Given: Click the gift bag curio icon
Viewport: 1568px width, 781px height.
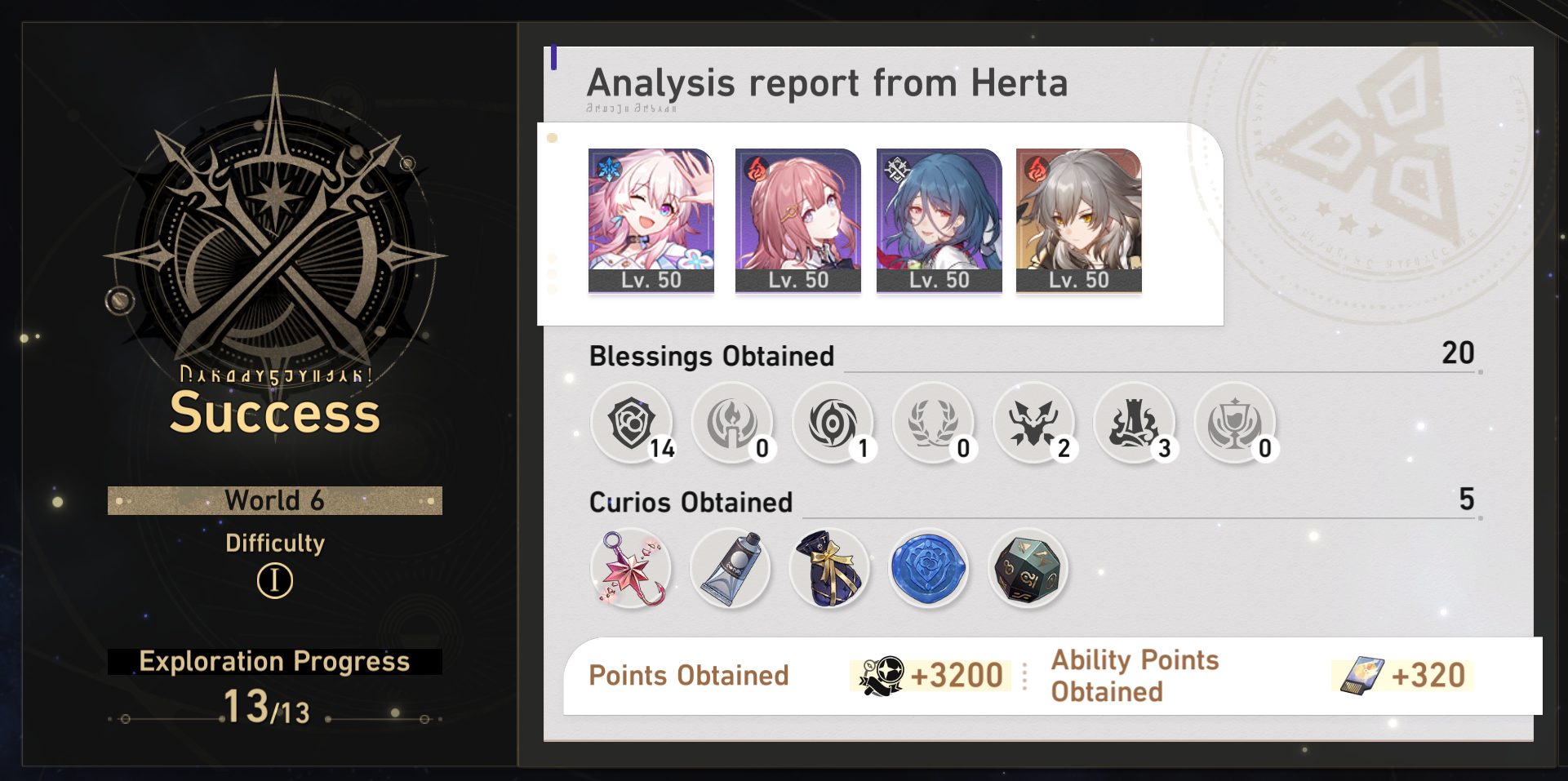Looking at the screenshot, I should pyautogui.click(x=829, y=569).
